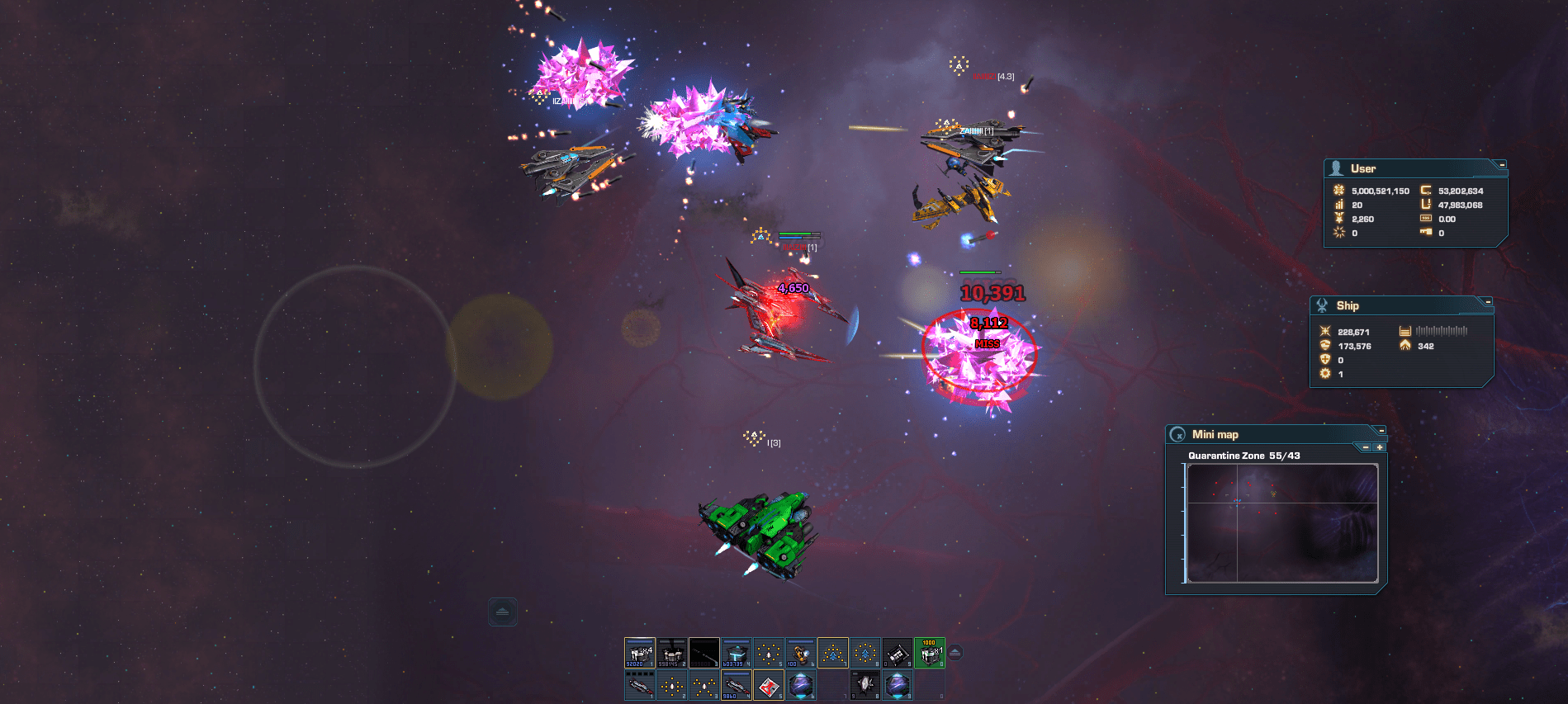The width and height of the screenshot is (1568, 704).
Task: Choose the cyan-glowing box with 603739 count
Action: pos(736,653)
